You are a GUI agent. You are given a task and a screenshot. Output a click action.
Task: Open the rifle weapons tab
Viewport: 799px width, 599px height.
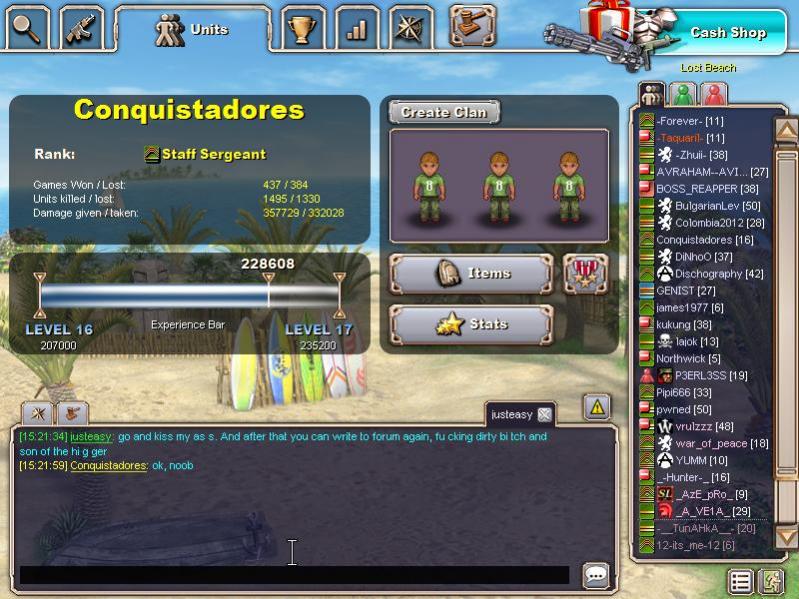pos(81,28)
